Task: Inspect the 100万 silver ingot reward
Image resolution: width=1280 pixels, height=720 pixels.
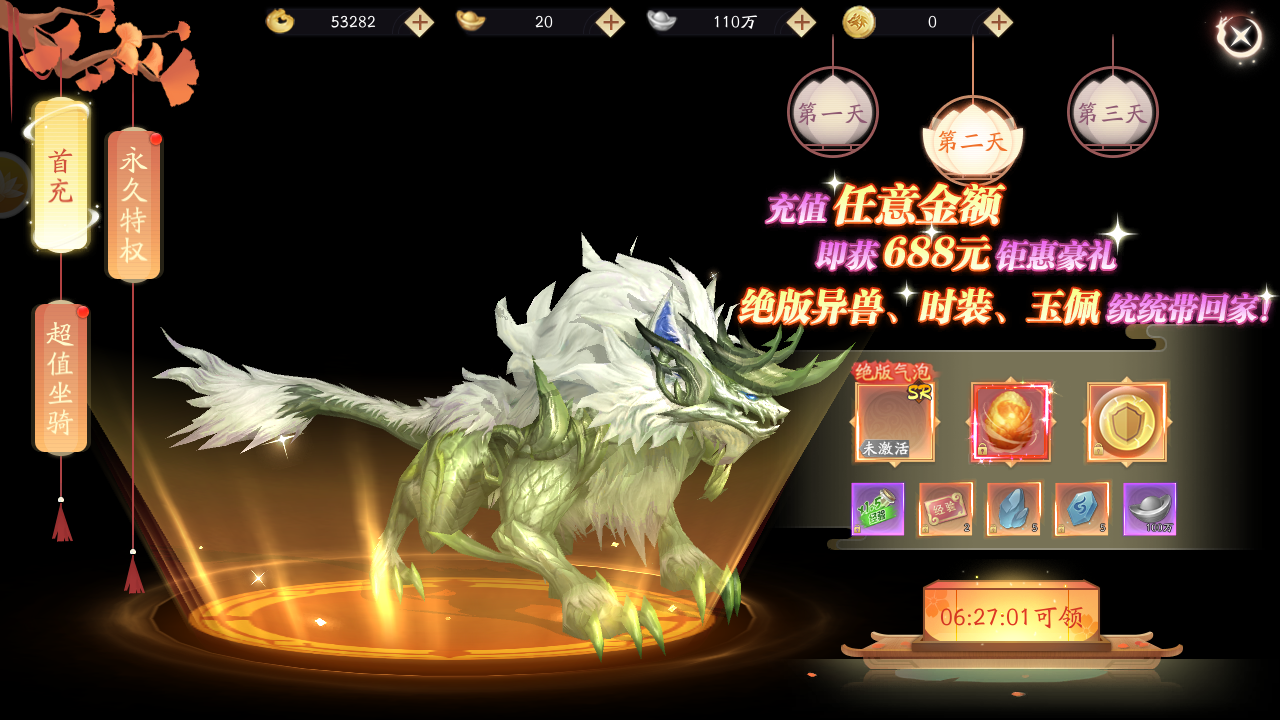Action: (x=1149, y=509)
